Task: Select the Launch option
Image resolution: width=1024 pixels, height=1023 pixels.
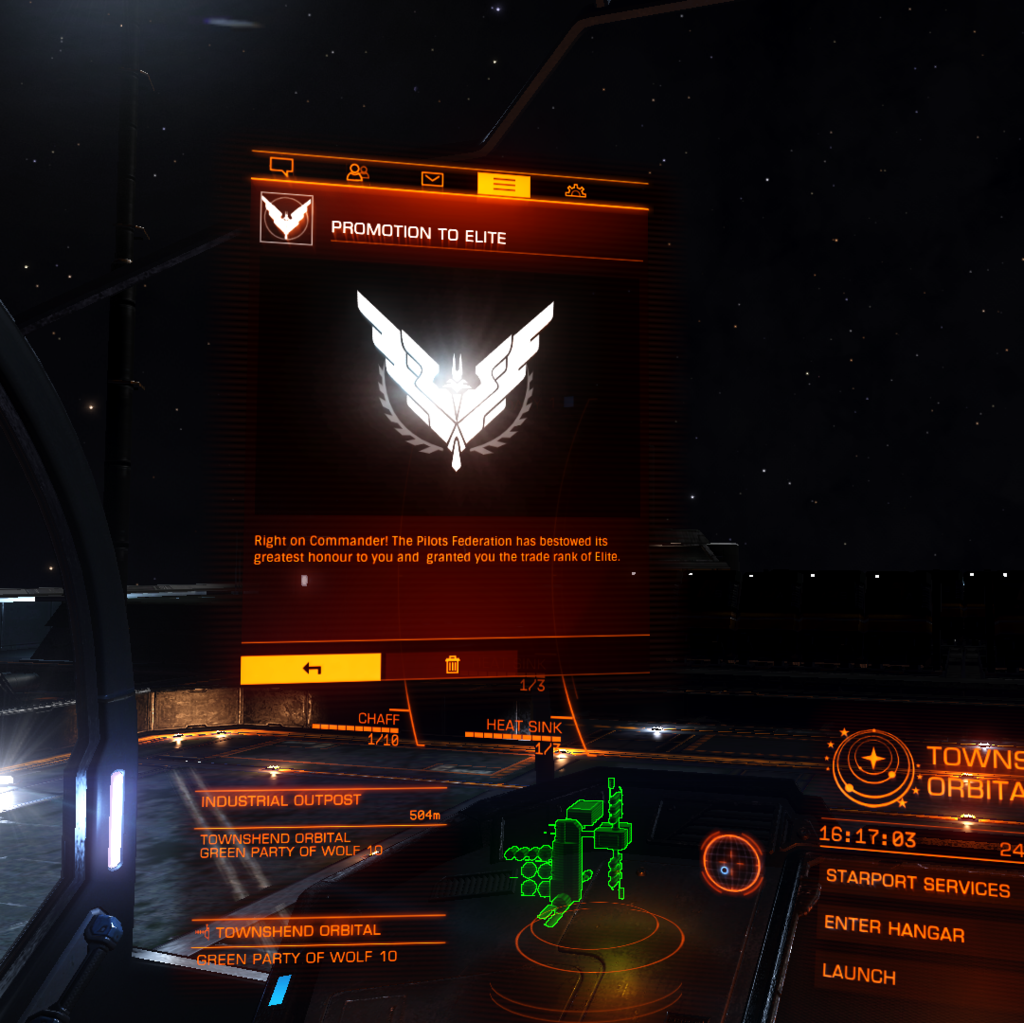Action: click(x=859, y=973)
